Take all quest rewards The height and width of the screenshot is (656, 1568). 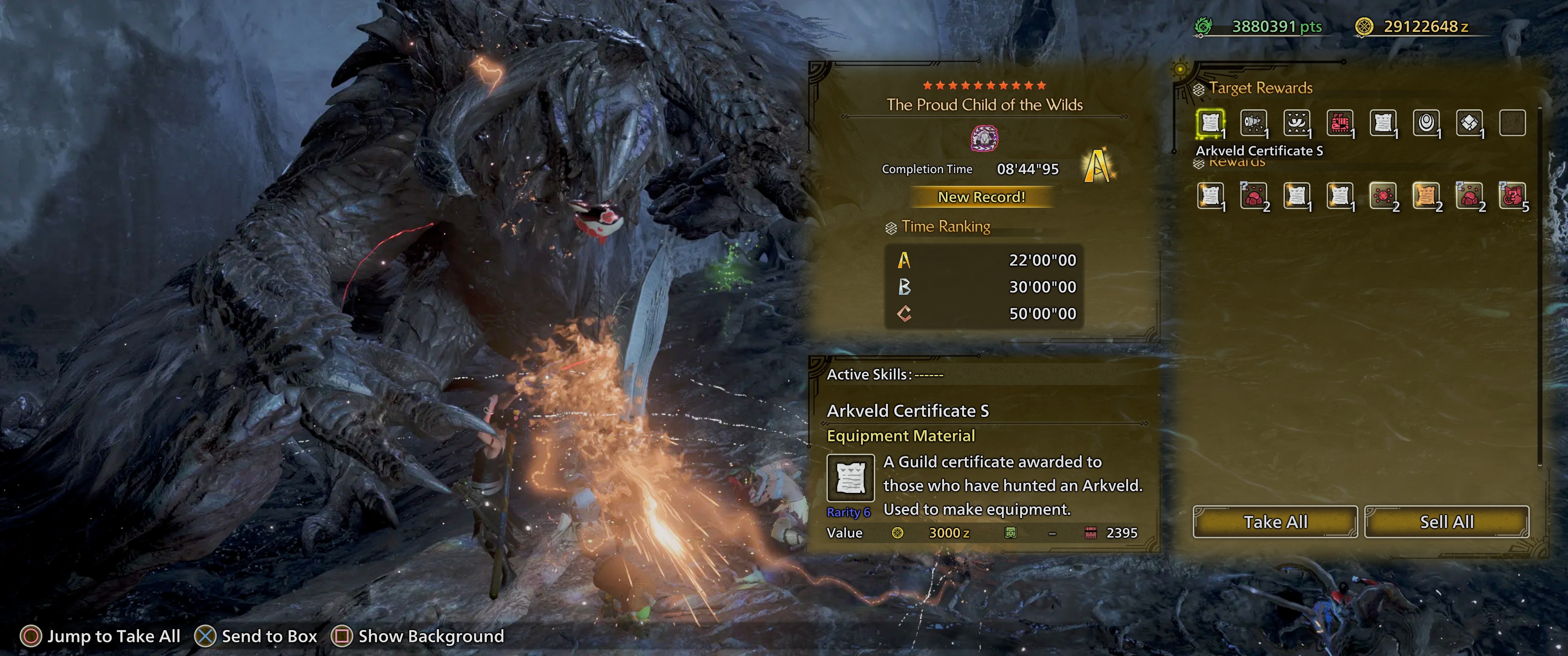tap(1274, 522)
